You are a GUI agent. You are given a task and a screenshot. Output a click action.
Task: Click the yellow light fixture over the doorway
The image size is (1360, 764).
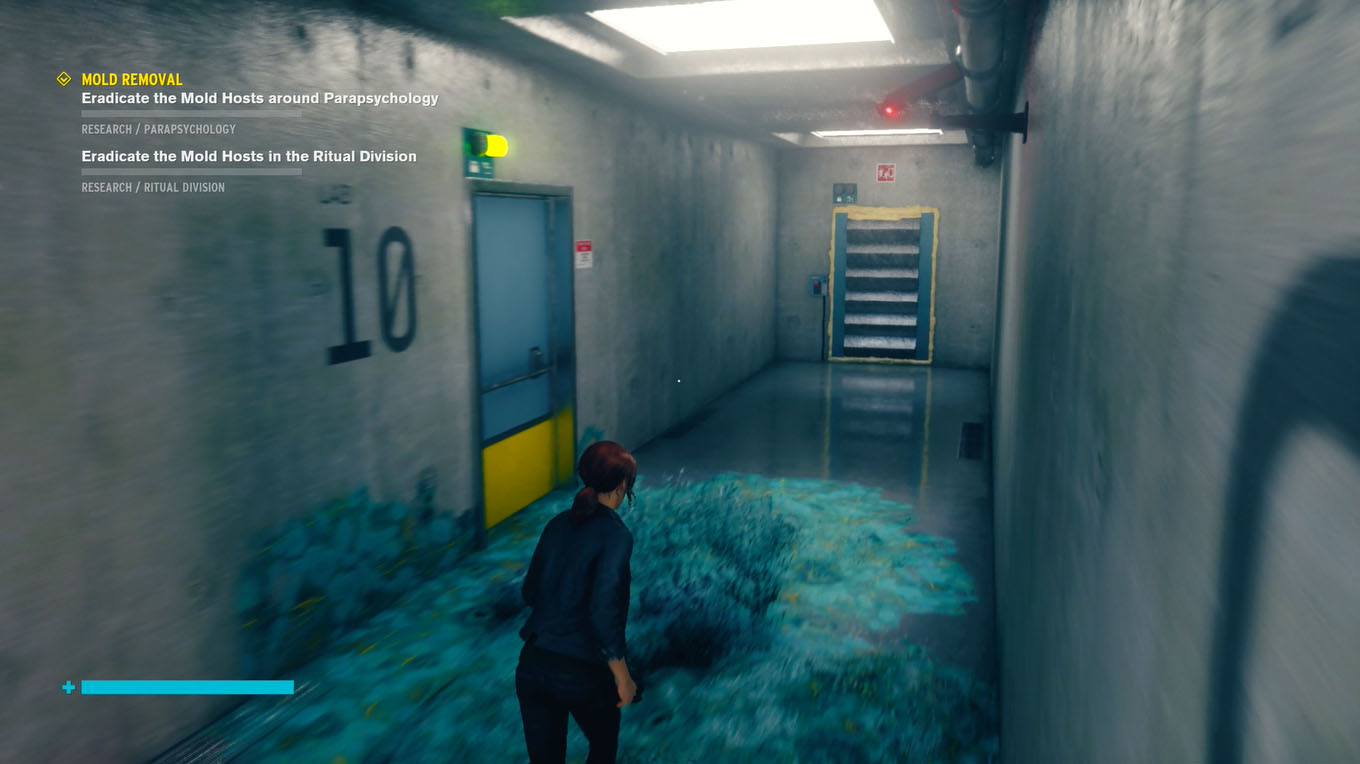coord(497,145)
